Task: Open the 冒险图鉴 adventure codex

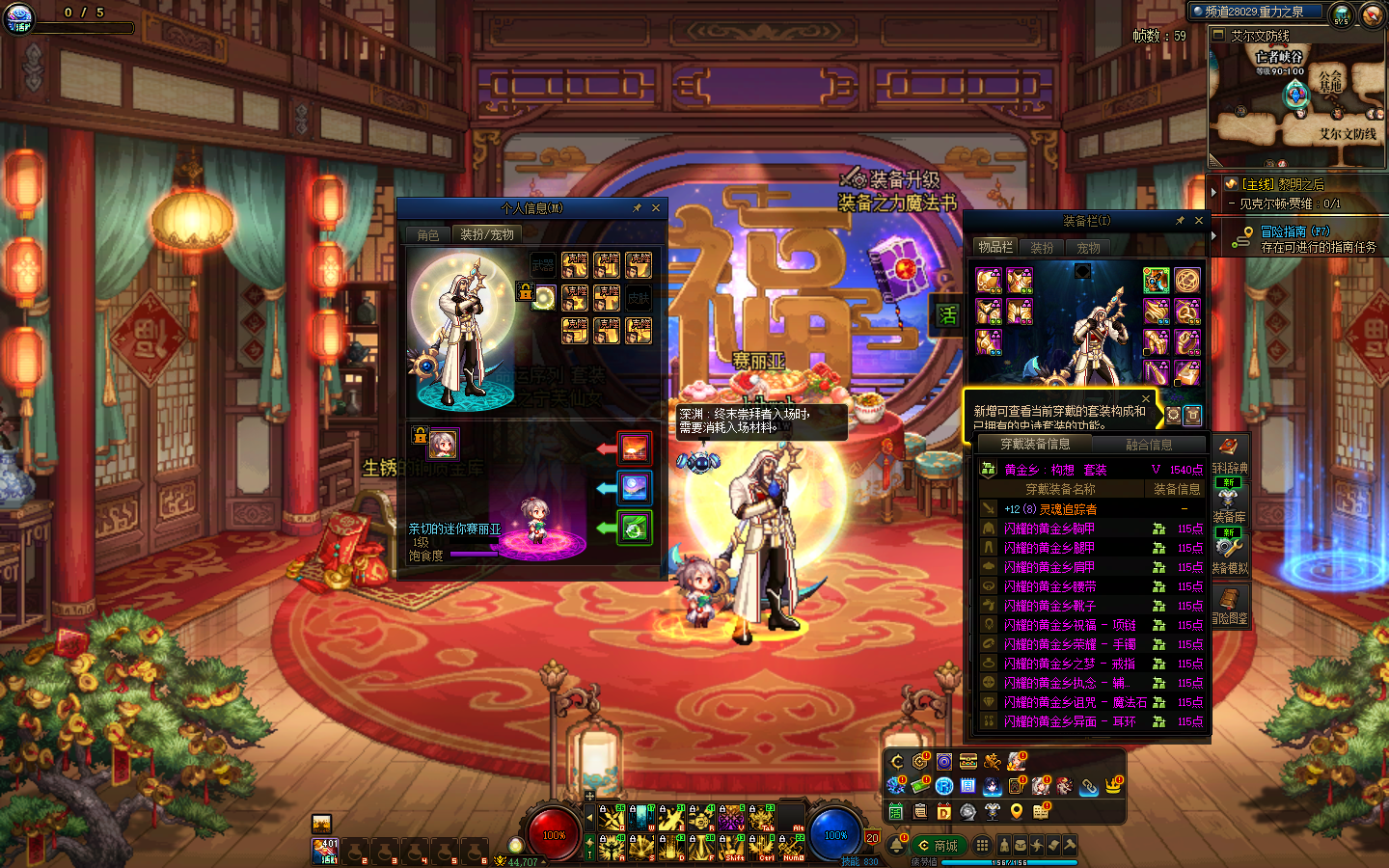Action: pos(1230,606)
